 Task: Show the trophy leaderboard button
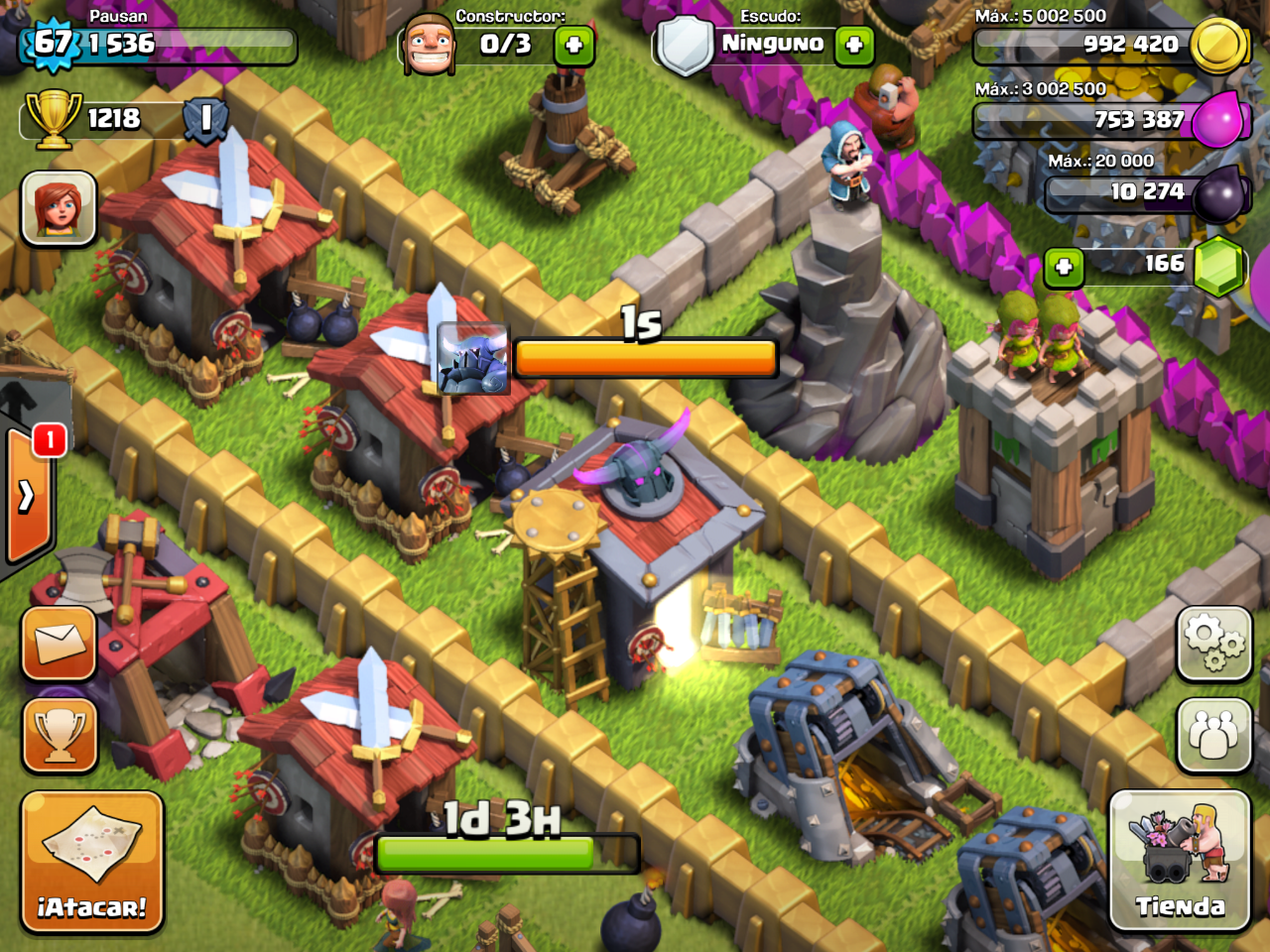[60, 736]
